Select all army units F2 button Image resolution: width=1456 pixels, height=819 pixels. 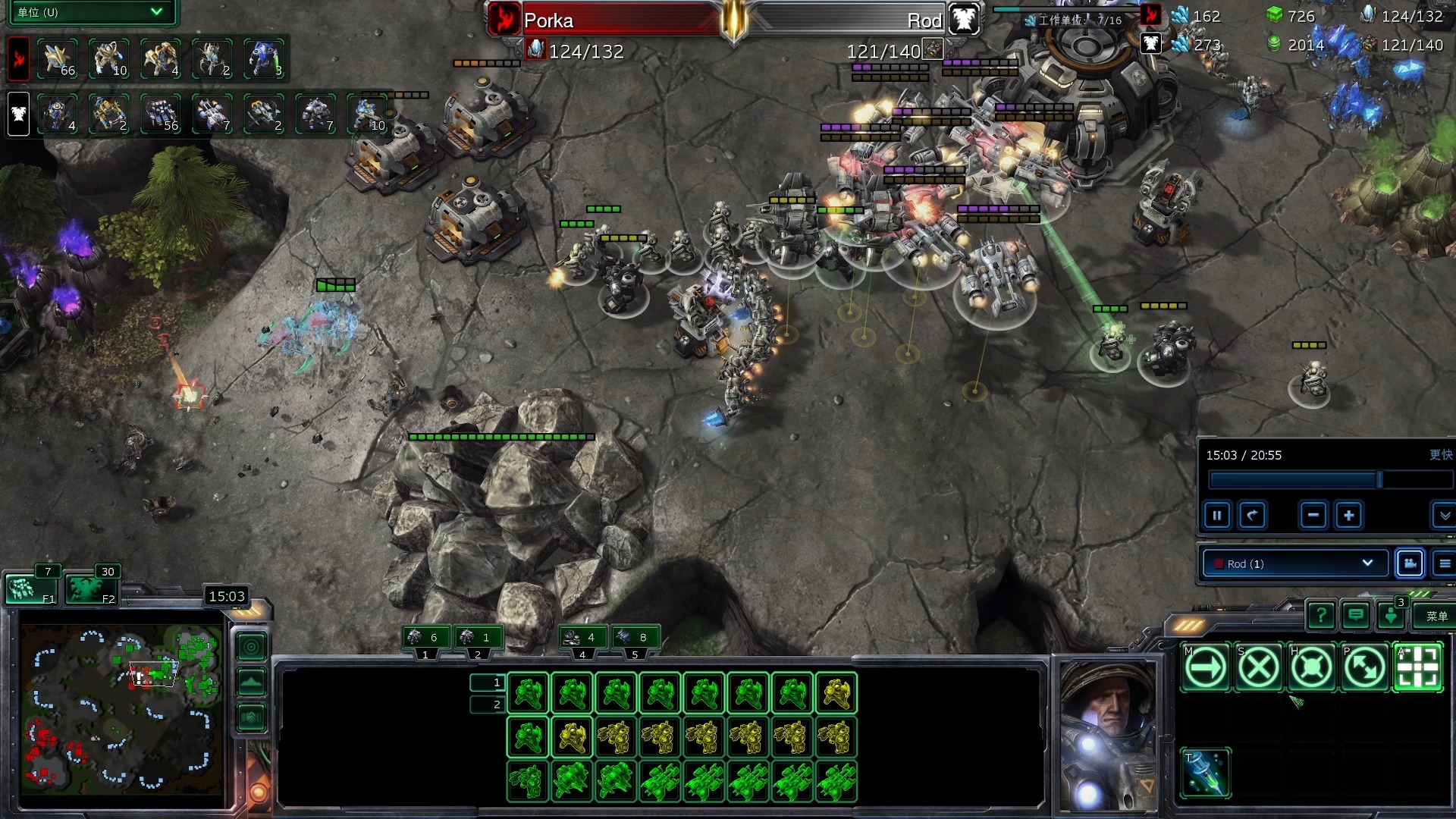pyautogui.click(x=91, y=589)
